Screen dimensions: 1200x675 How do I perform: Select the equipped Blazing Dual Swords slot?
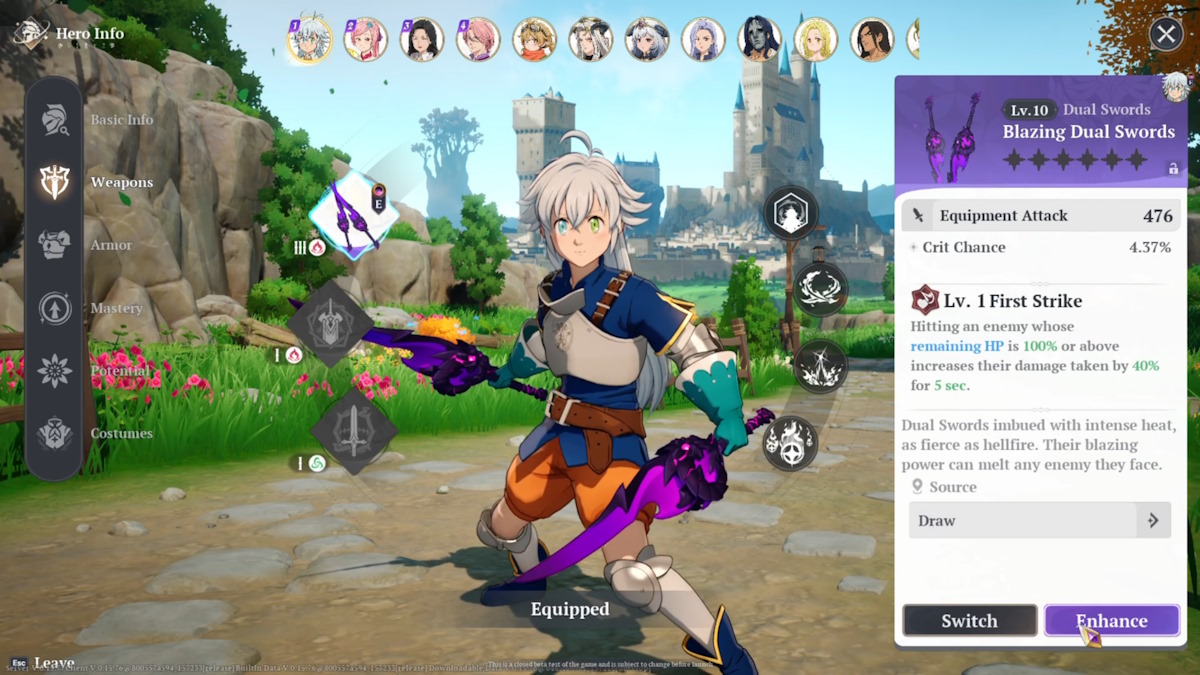pyautogui.click(x=353, y=214)
